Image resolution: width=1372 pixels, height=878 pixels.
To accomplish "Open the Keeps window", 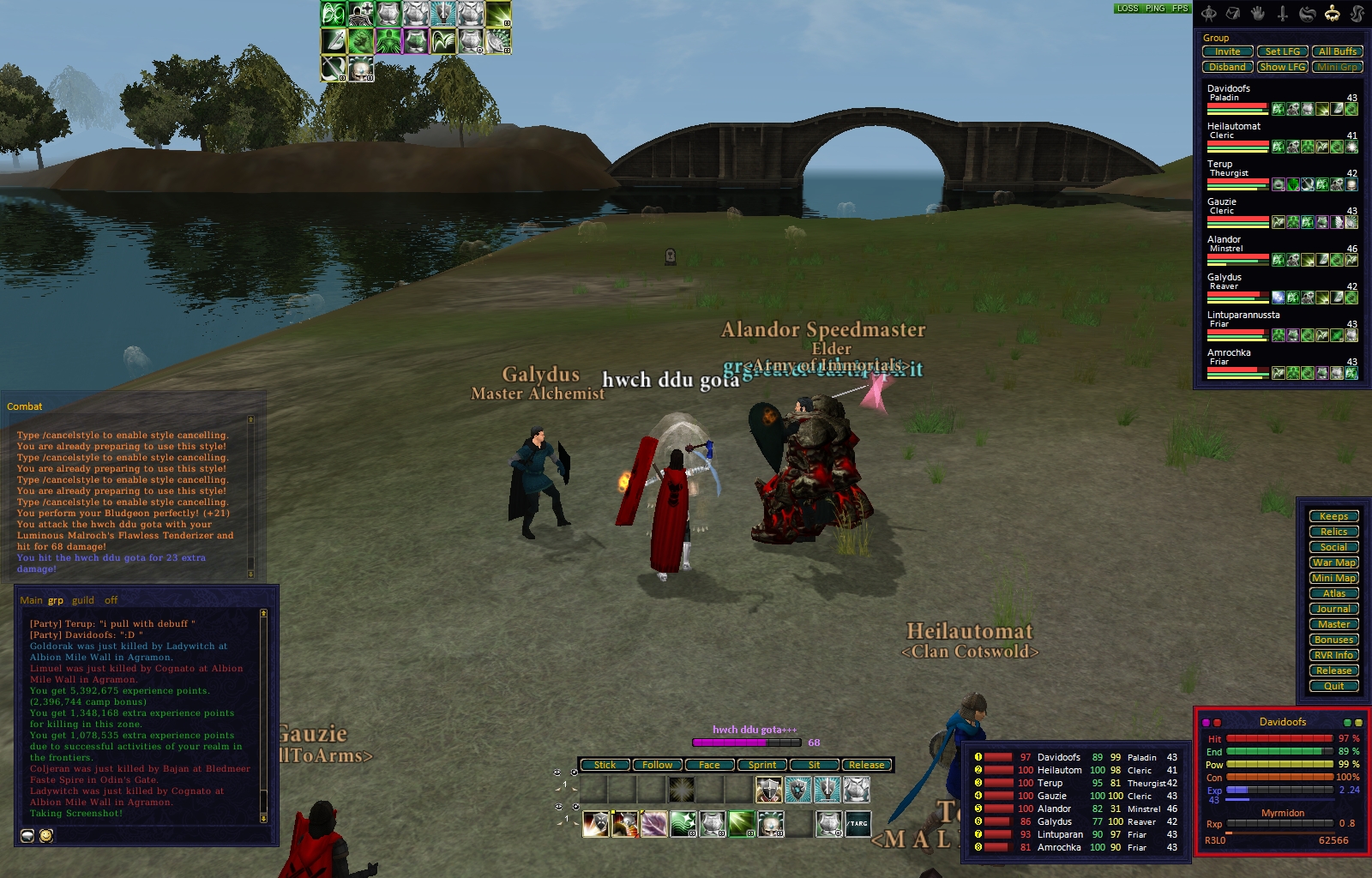I will coord(1333,516).
